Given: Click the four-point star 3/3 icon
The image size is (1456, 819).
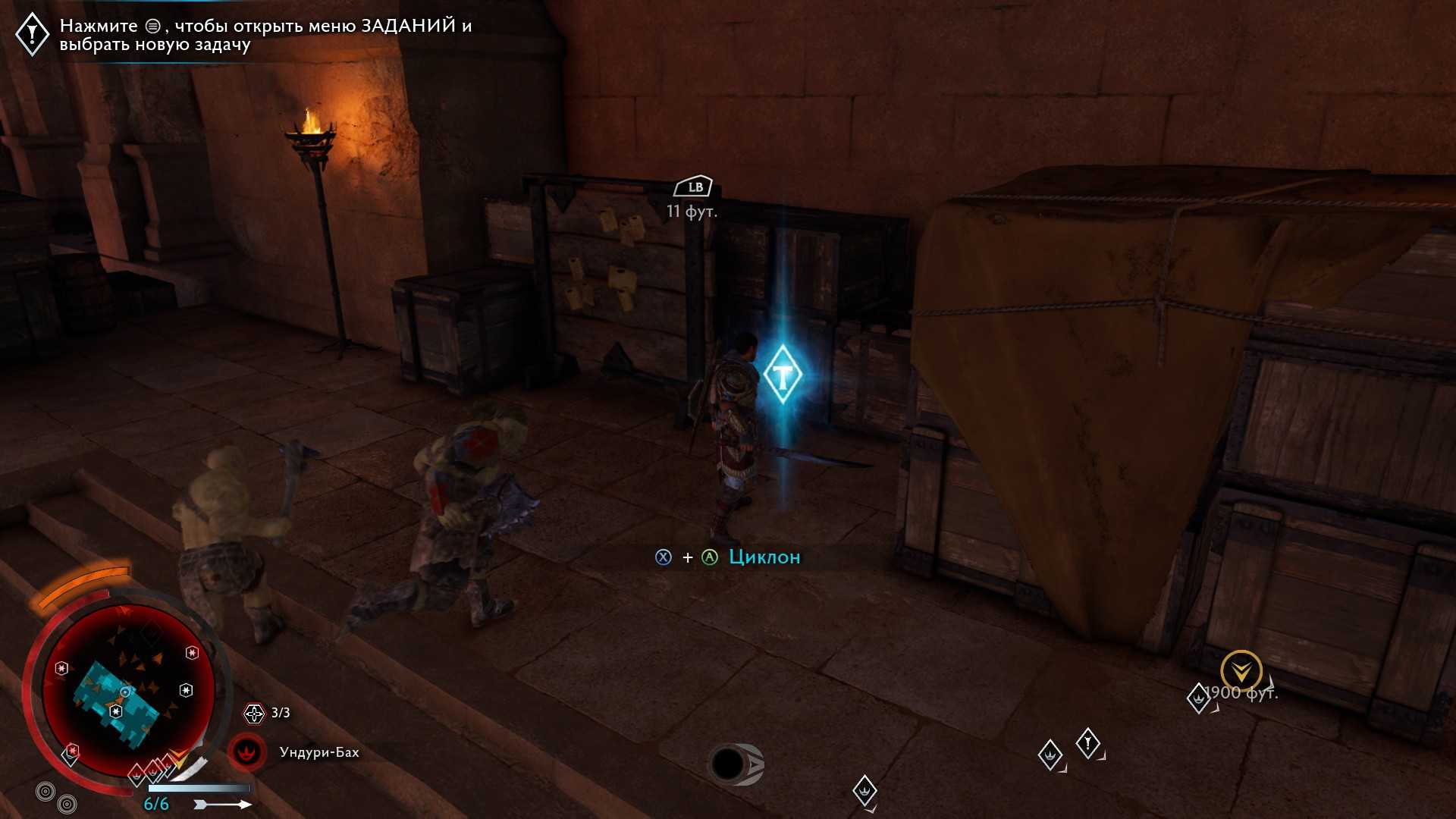Looking at the screenshot, I should click(x=254, y=713).
